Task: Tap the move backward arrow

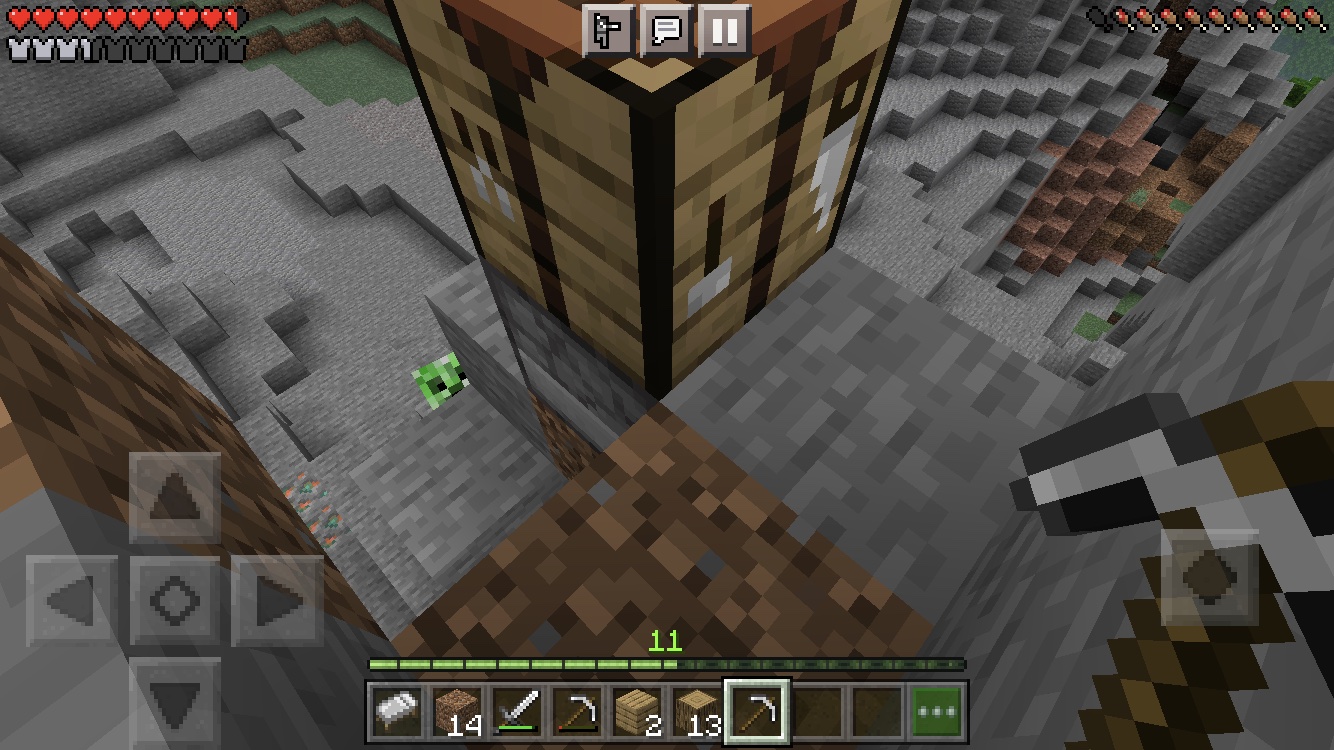Action: pos(175,700)
